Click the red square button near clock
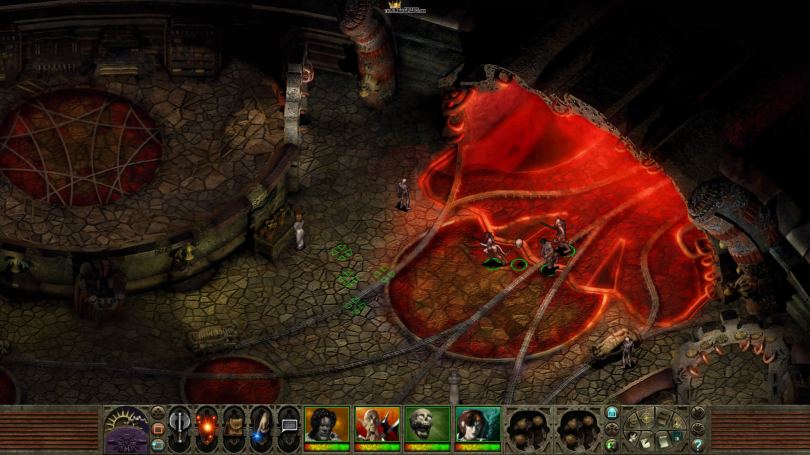This screenshot has height=455, width=810. click(157, 429)
